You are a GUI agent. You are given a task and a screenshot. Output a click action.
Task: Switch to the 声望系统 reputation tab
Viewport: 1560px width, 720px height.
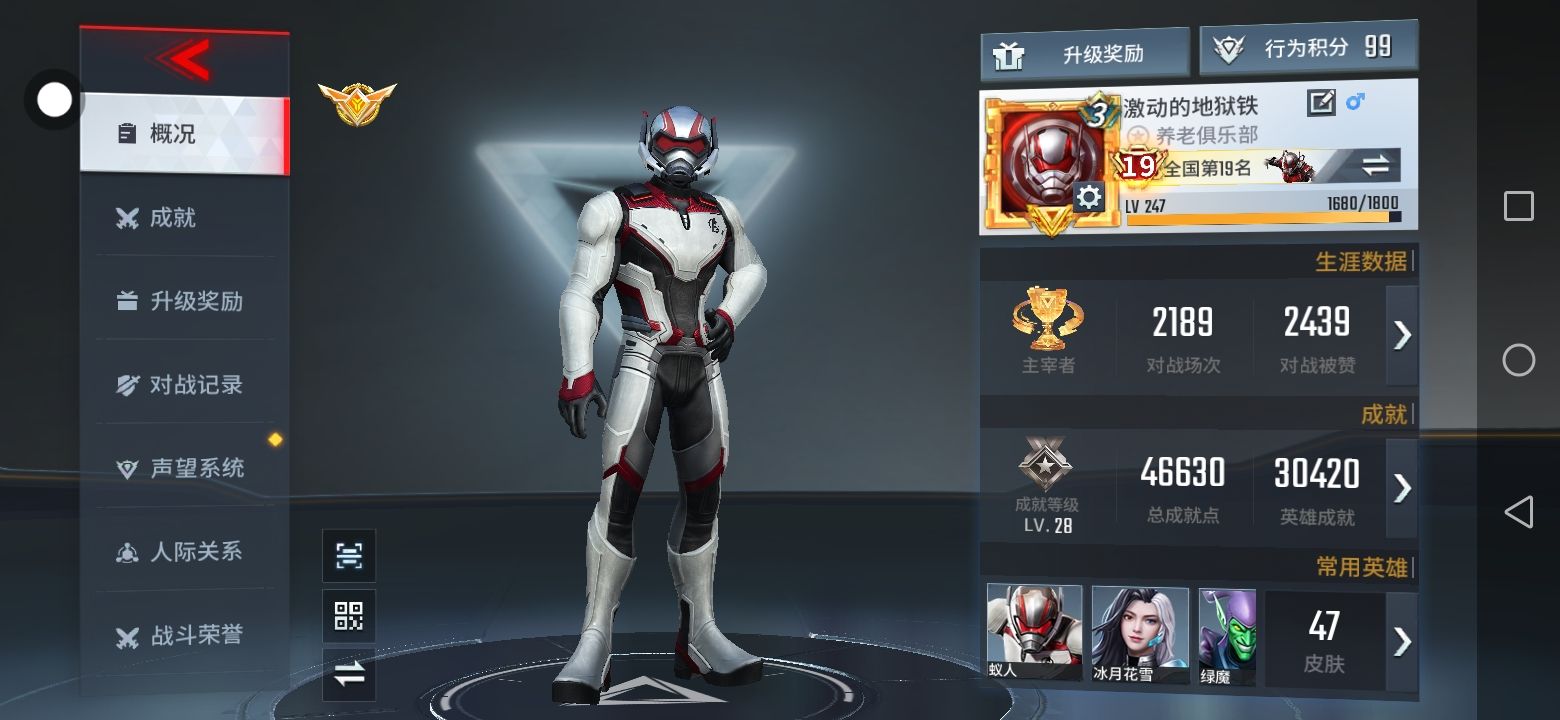(x=184, y=468)
